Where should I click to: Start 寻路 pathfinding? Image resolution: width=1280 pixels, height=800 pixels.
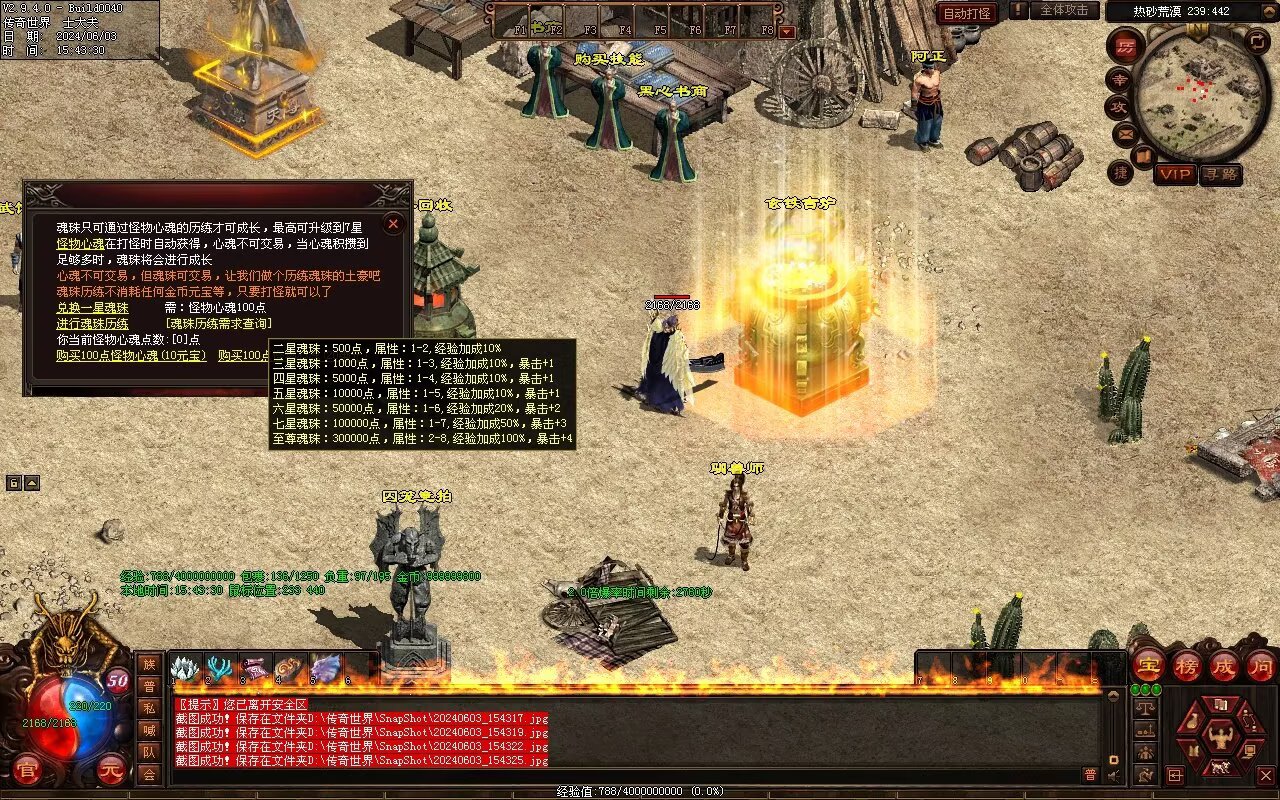[1221, 174]
